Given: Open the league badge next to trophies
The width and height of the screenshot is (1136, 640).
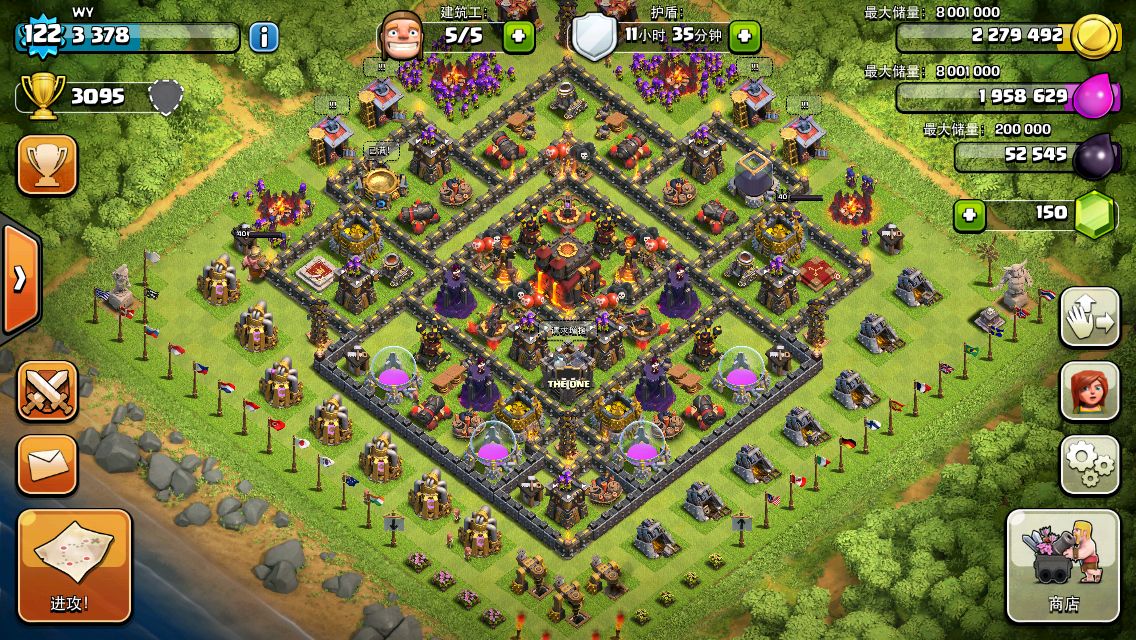Looking at the screenshot, I should coord(166,96).
